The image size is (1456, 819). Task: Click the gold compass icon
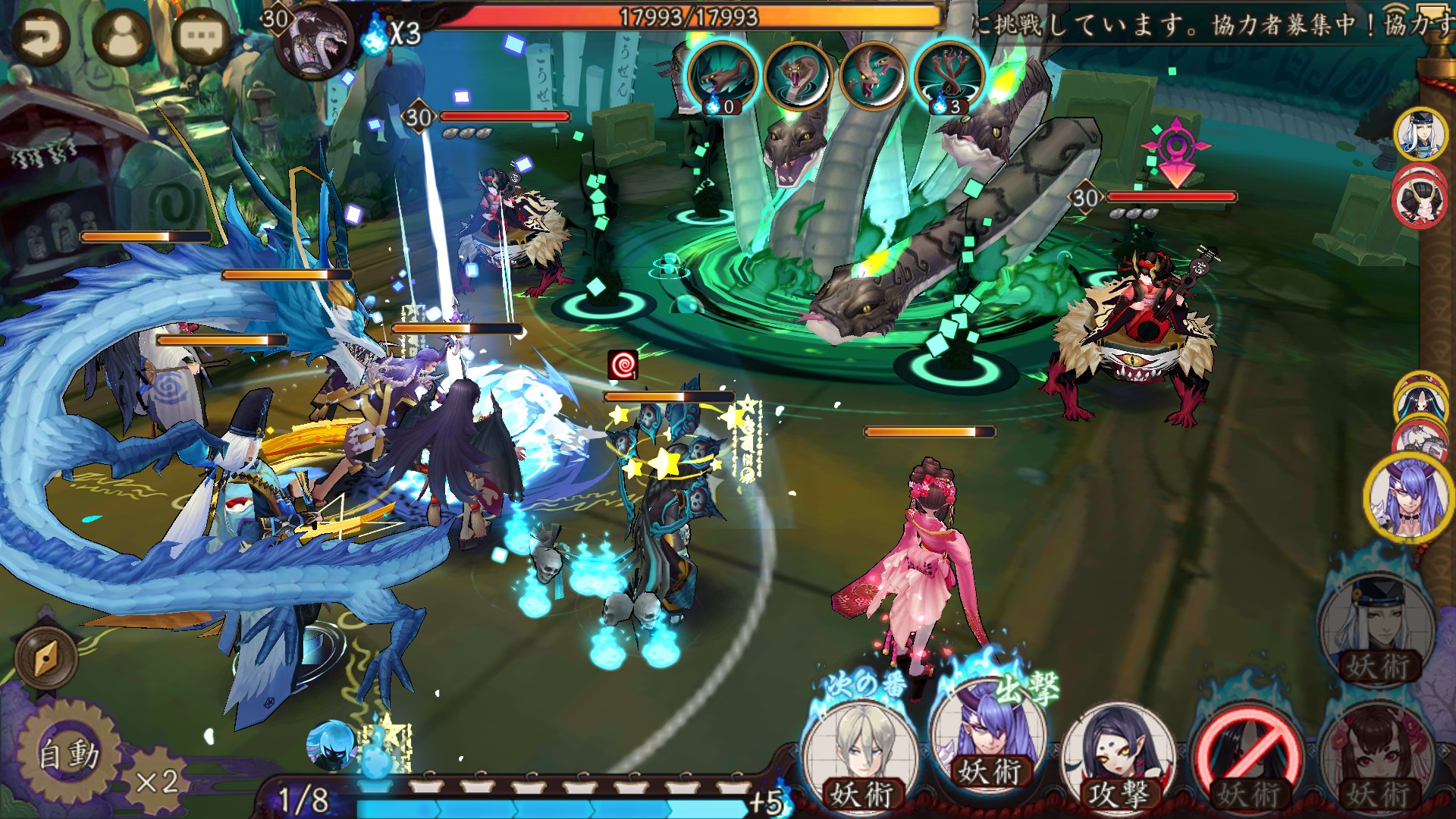tap(45, 658)
